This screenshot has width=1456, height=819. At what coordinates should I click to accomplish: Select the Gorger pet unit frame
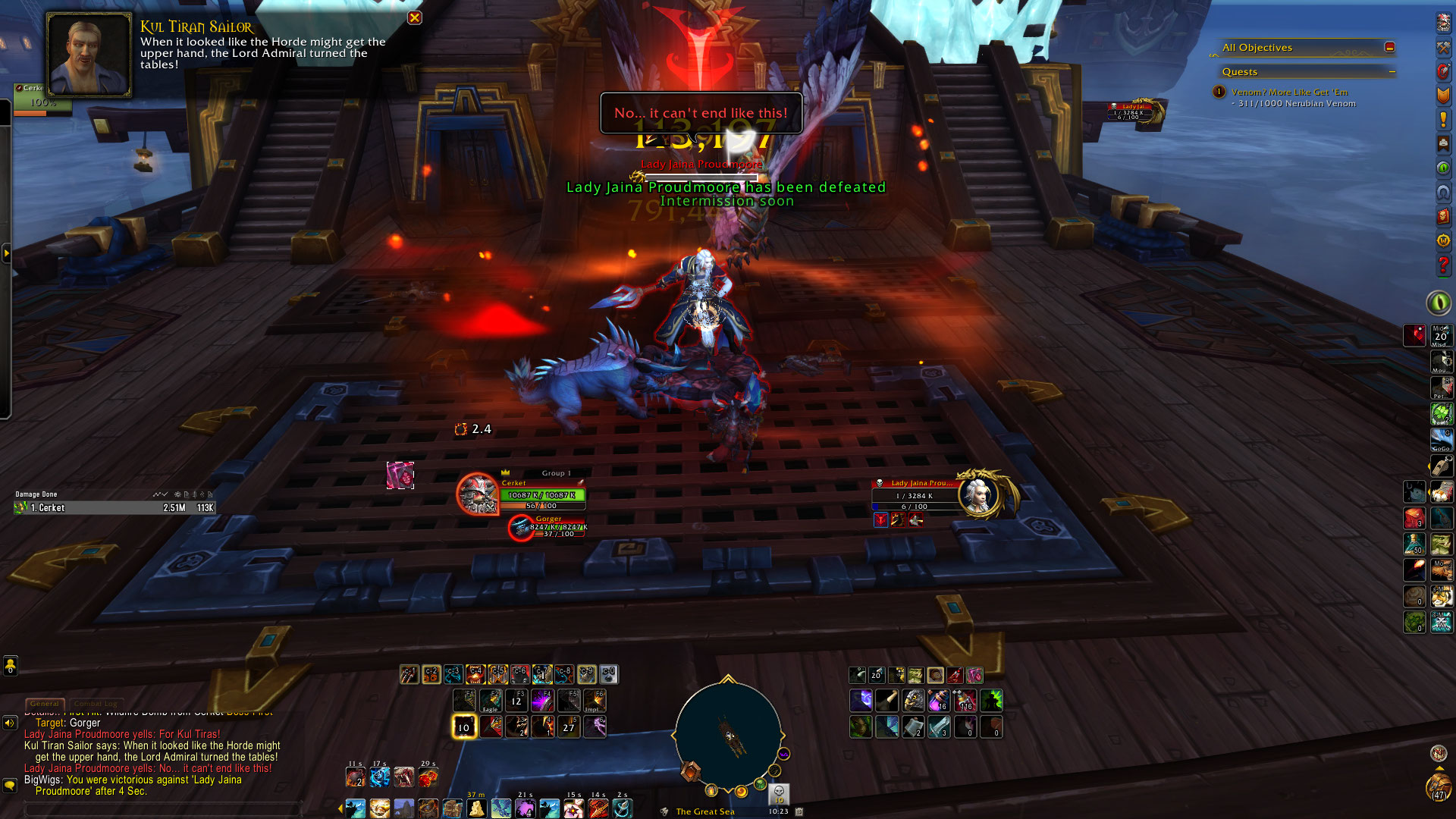pyautogui.click(x=521, y=527)
